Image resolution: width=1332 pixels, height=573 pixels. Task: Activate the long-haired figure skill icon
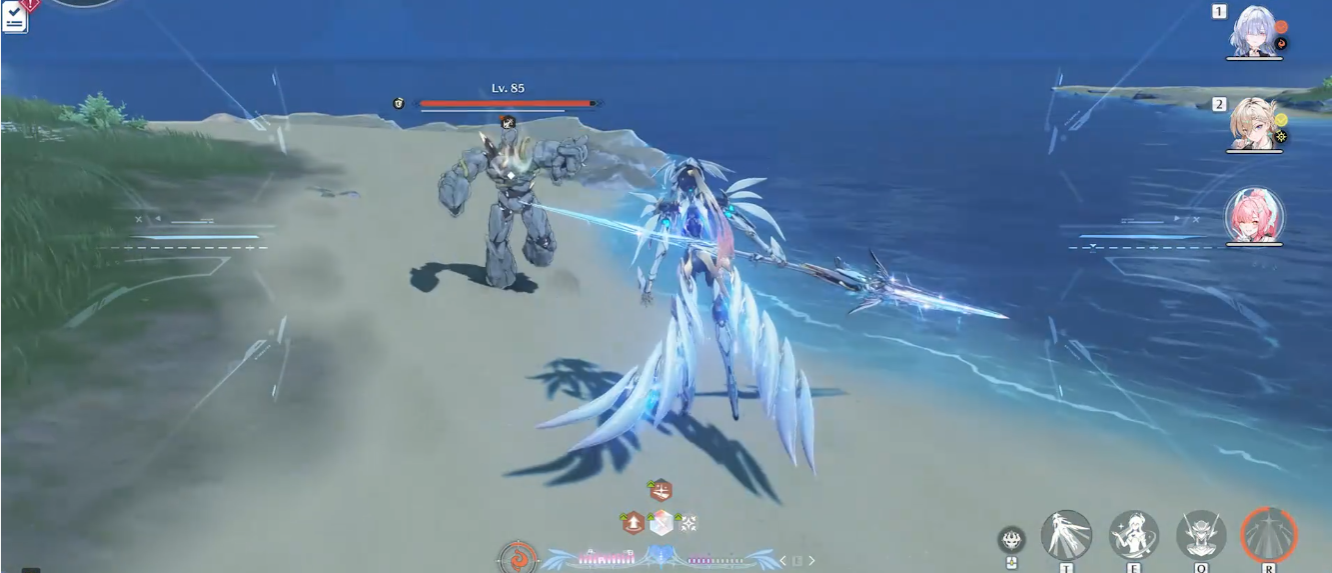pos(1066,534)
